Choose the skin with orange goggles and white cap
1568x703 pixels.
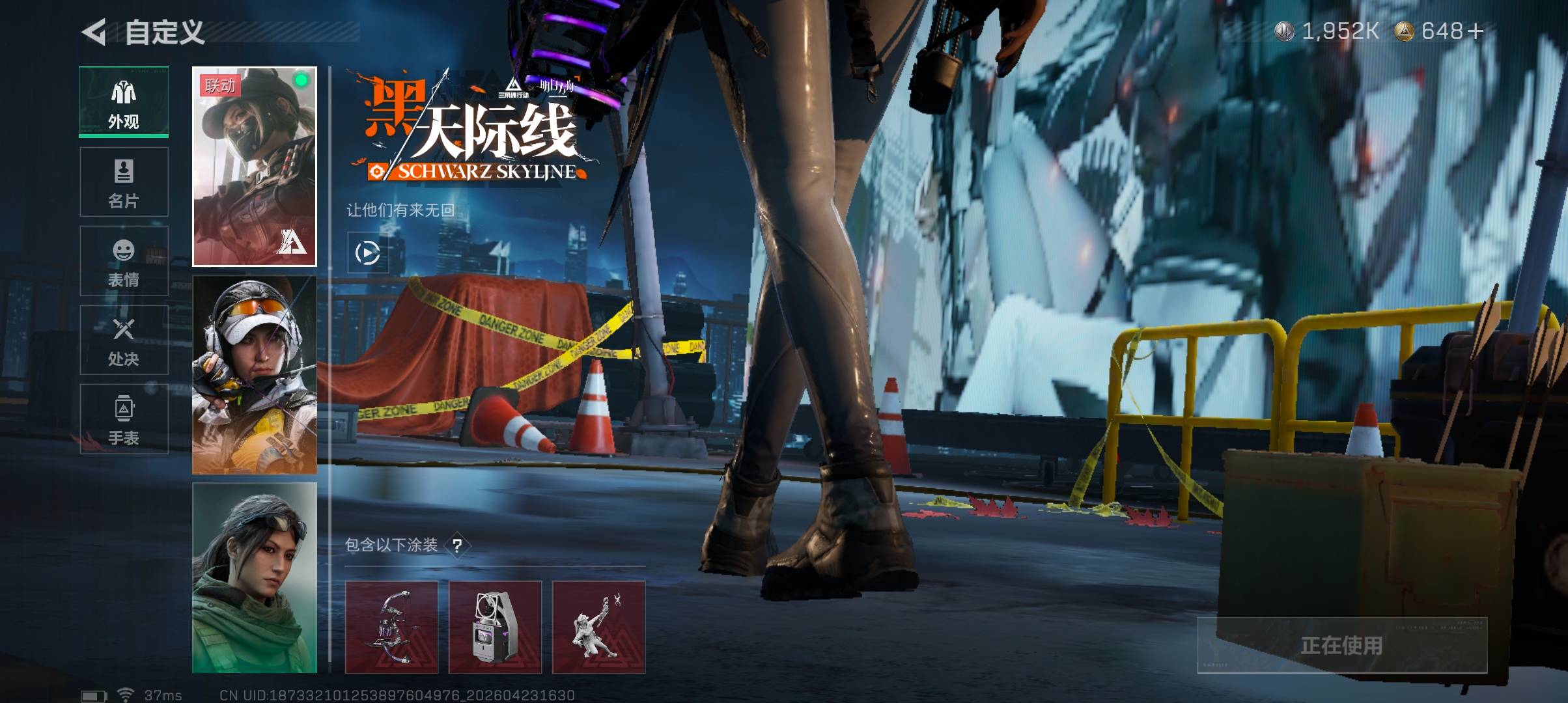[254, 375]
